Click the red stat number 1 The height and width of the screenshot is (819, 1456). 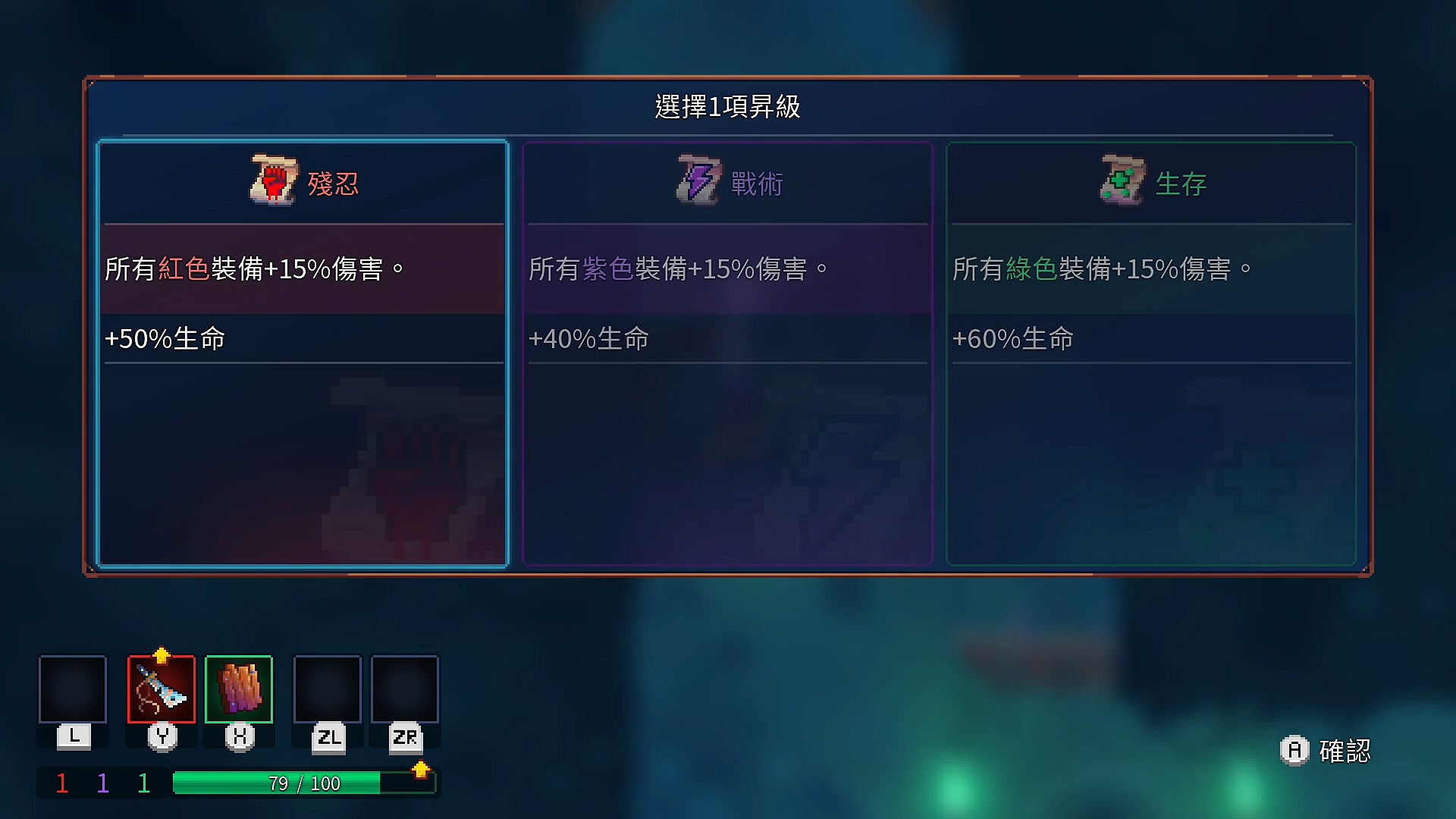61,783
